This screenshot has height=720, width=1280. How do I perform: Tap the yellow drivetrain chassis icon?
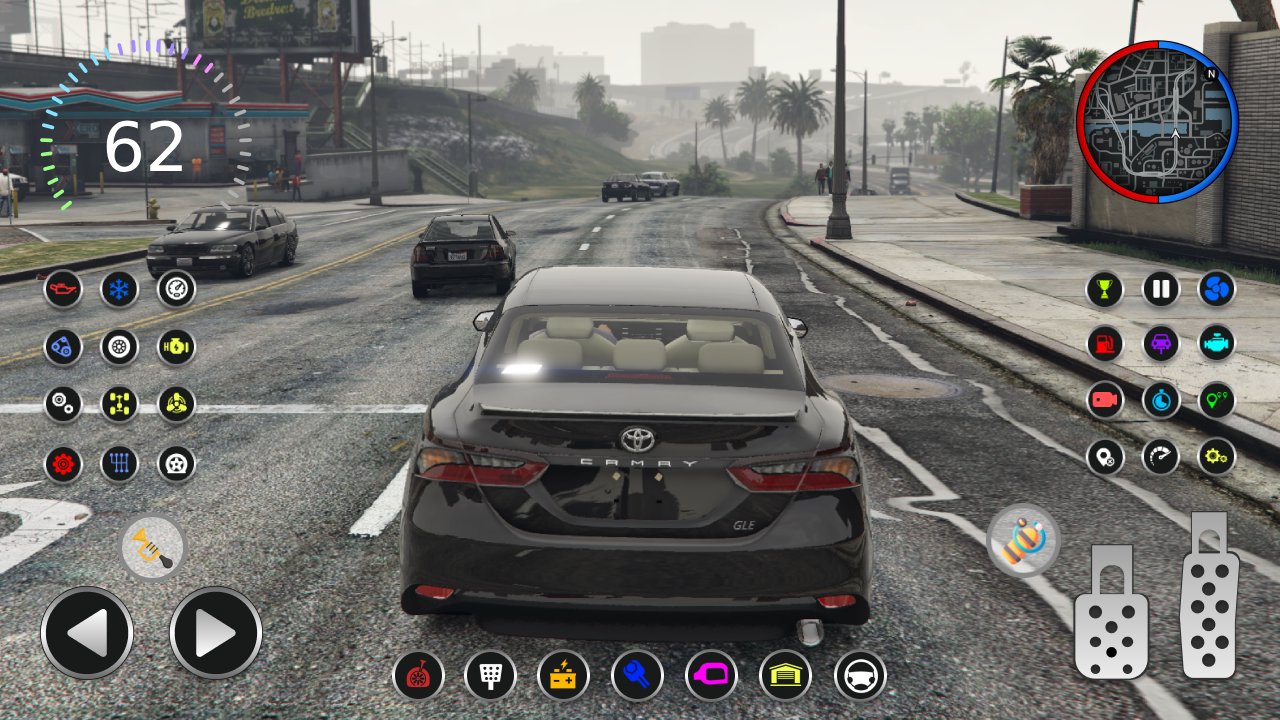[x=119, y=404]
